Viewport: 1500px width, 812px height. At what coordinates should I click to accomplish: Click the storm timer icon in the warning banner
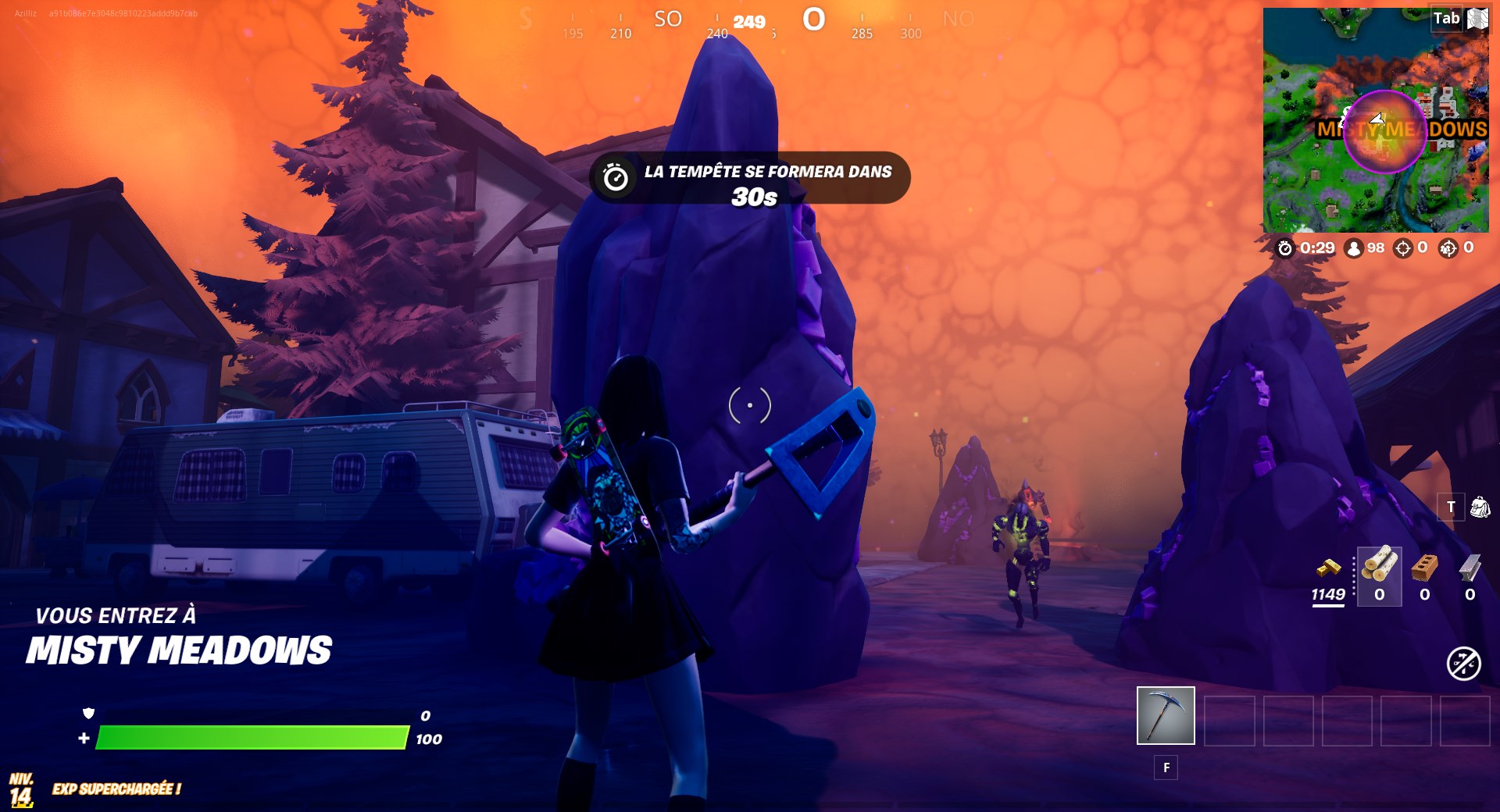click(617, 177)
